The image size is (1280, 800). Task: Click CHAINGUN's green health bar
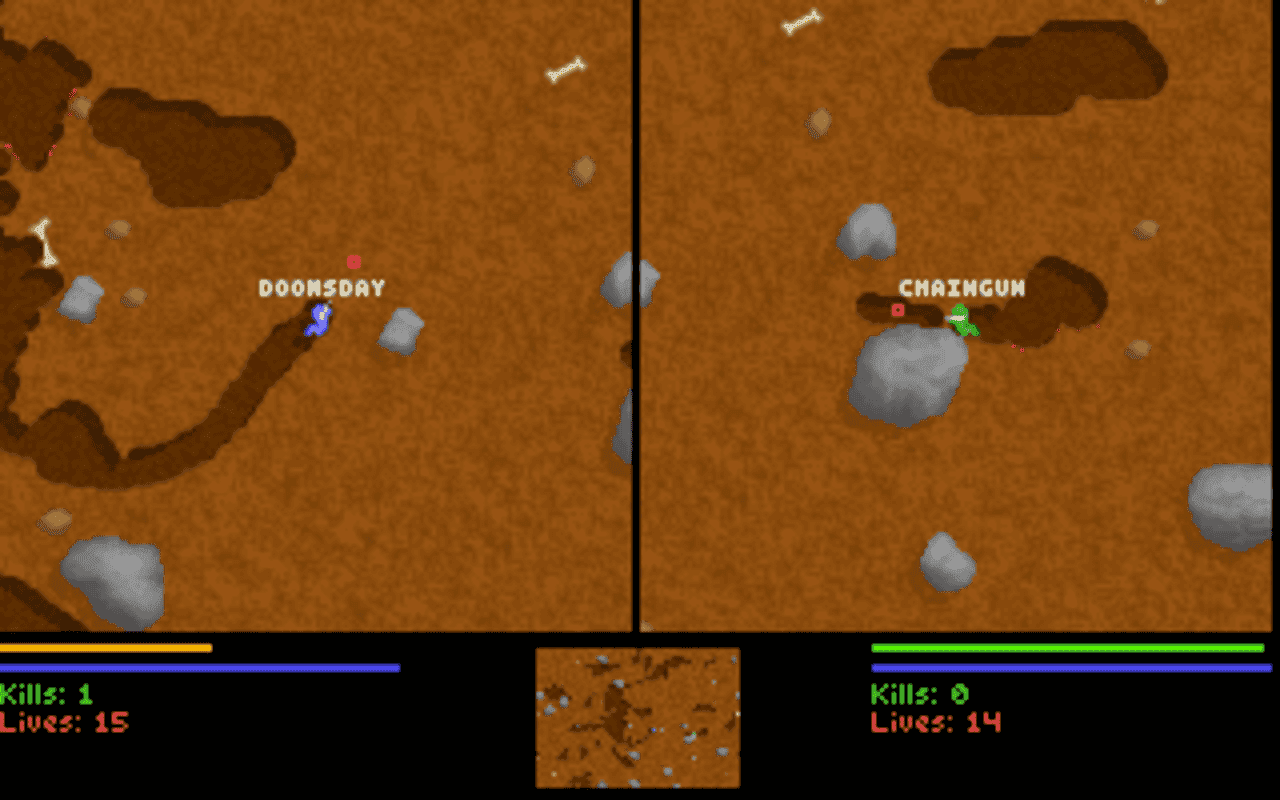pos(1065,649)
